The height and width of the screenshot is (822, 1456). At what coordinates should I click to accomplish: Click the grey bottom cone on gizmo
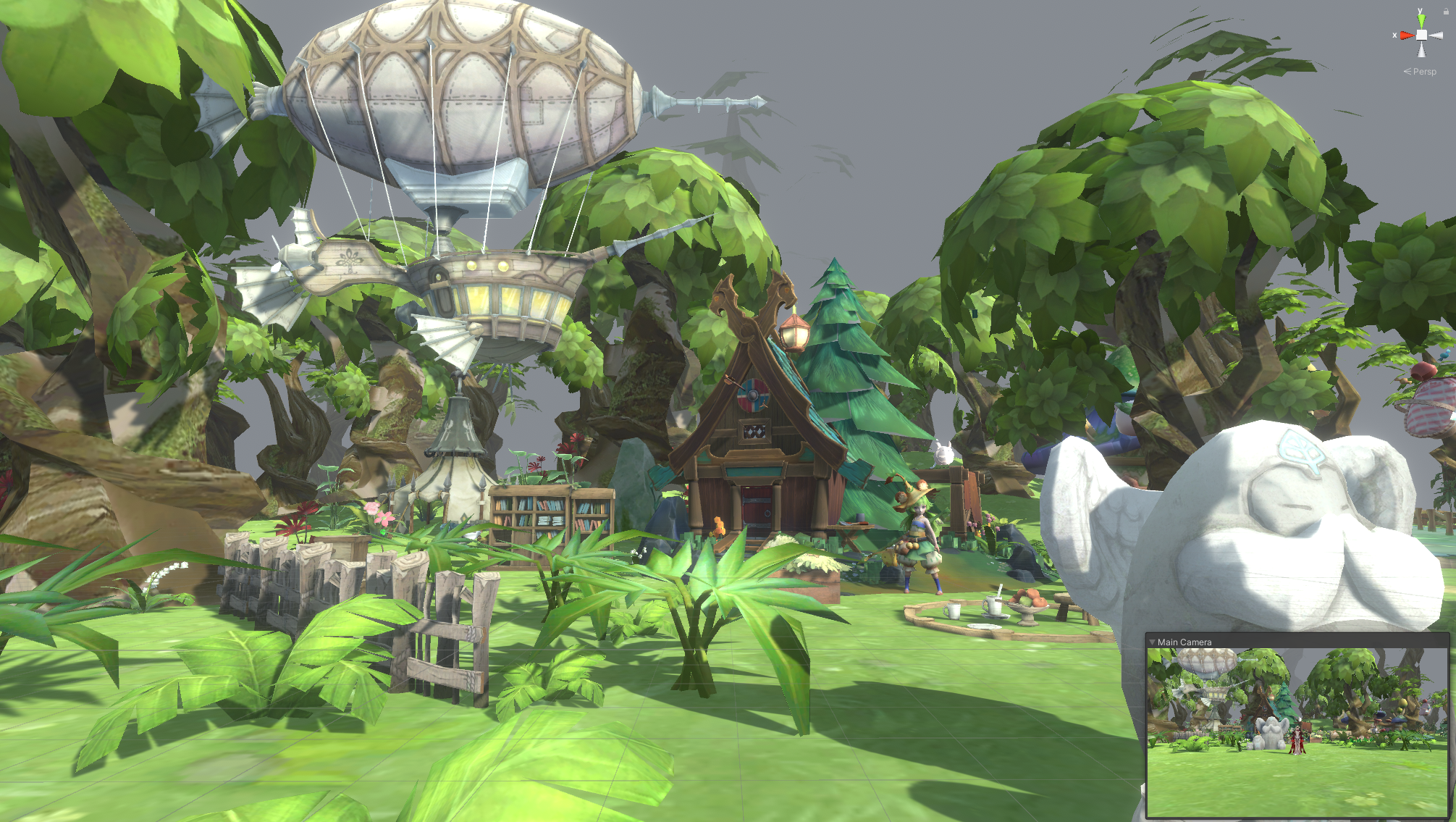1421,50
